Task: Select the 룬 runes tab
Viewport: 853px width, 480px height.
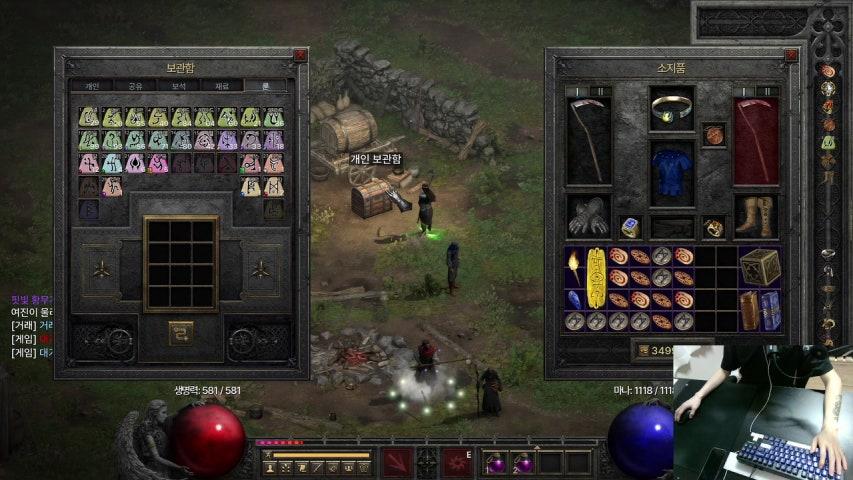Action: 265,86
